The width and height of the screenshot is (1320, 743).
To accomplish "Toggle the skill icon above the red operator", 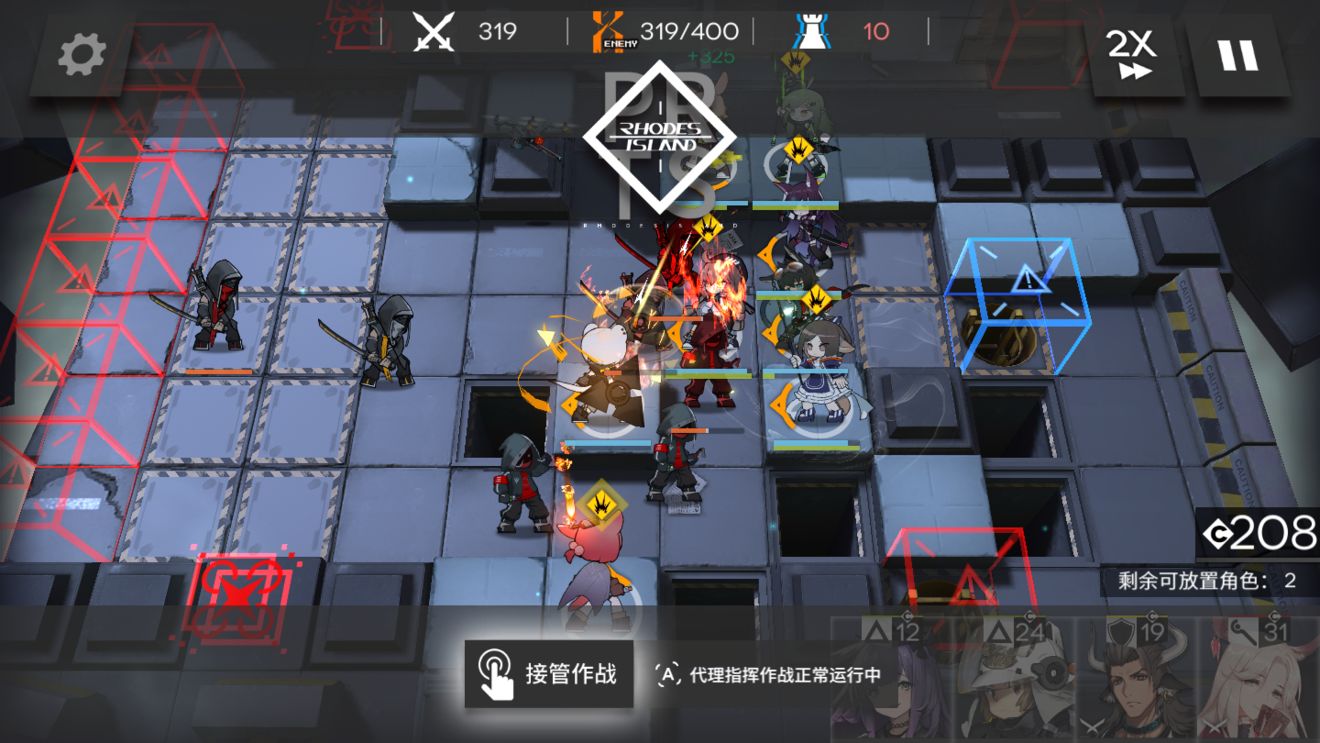I will pyautogui.click(x=706, y=230).
